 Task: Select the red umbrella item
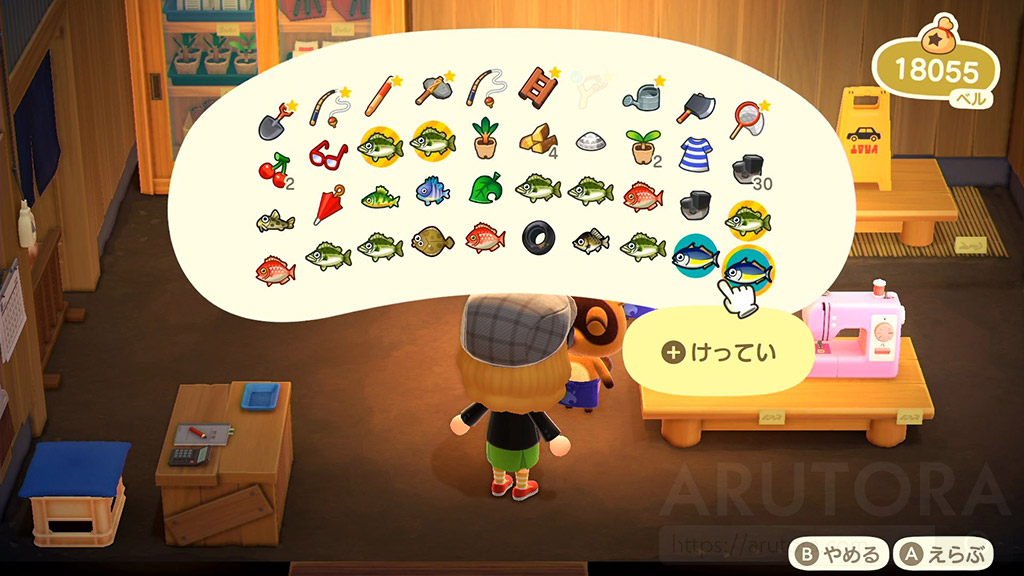click(328, 206)
